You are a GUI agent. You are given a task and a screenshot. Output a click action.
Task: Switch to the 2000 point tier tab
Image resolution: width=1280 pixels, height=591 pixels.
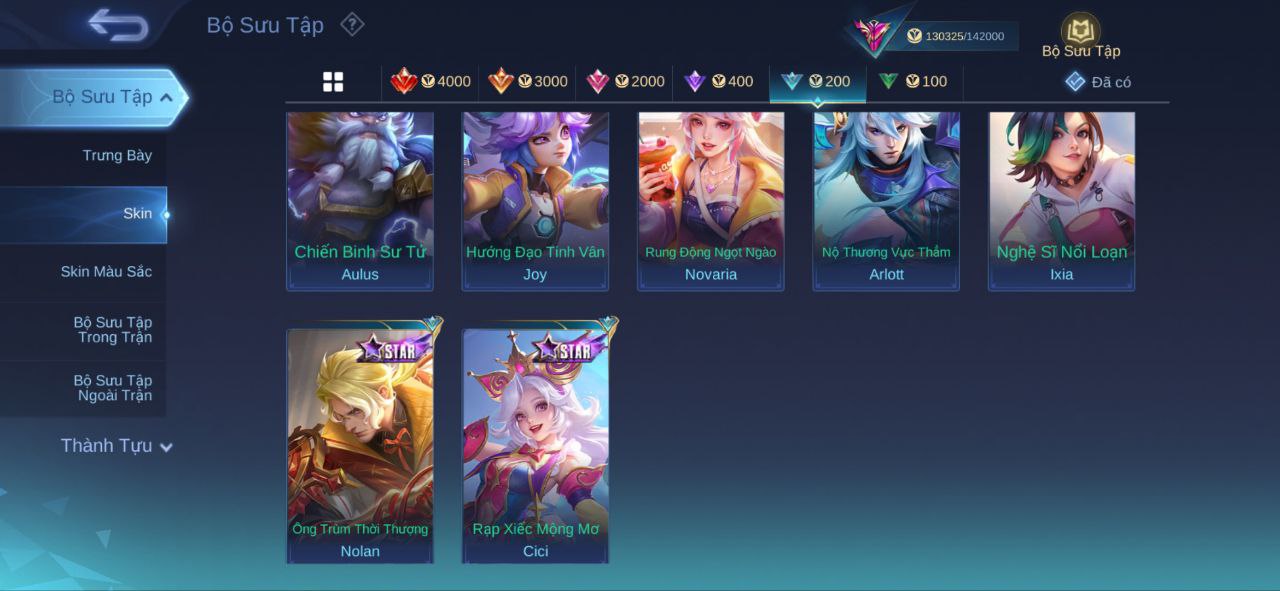point(625,82)
